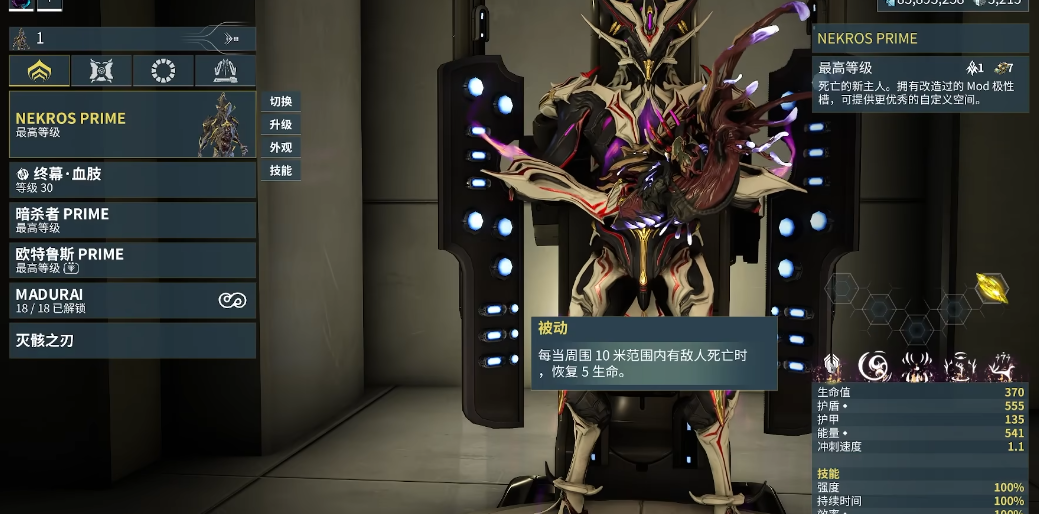
Task: Open the 外观 (appearance) menu
Action: coord(281,148)
